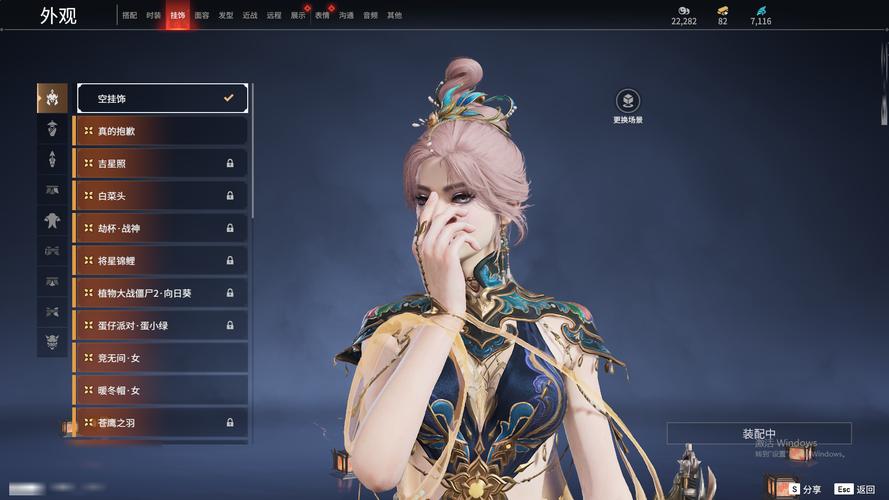This screenshot has height=500, width=889.
Task: Select the demon mask category icon
Action: (52, 342)
